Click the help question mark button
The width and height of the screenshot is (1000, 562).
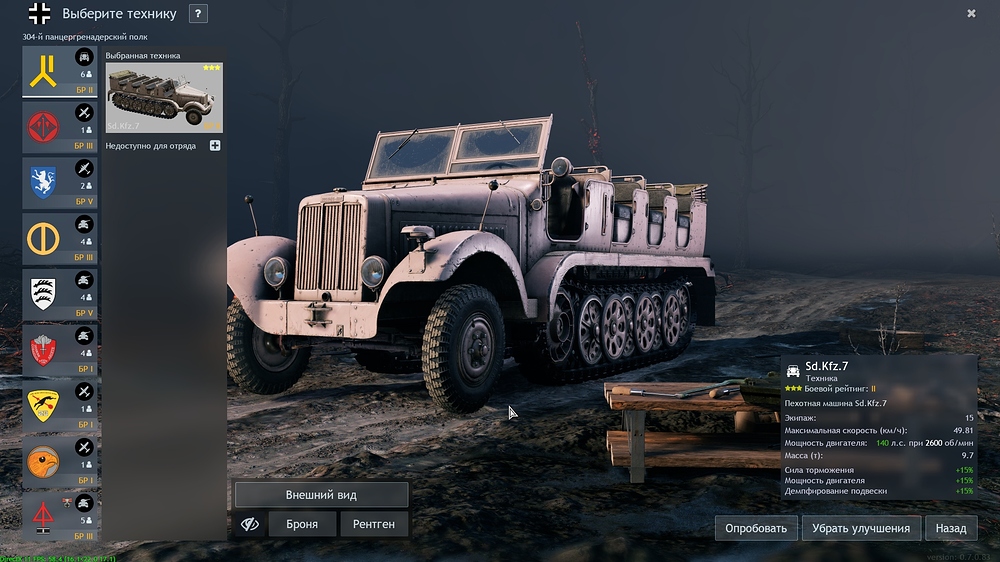click(198, 14)
